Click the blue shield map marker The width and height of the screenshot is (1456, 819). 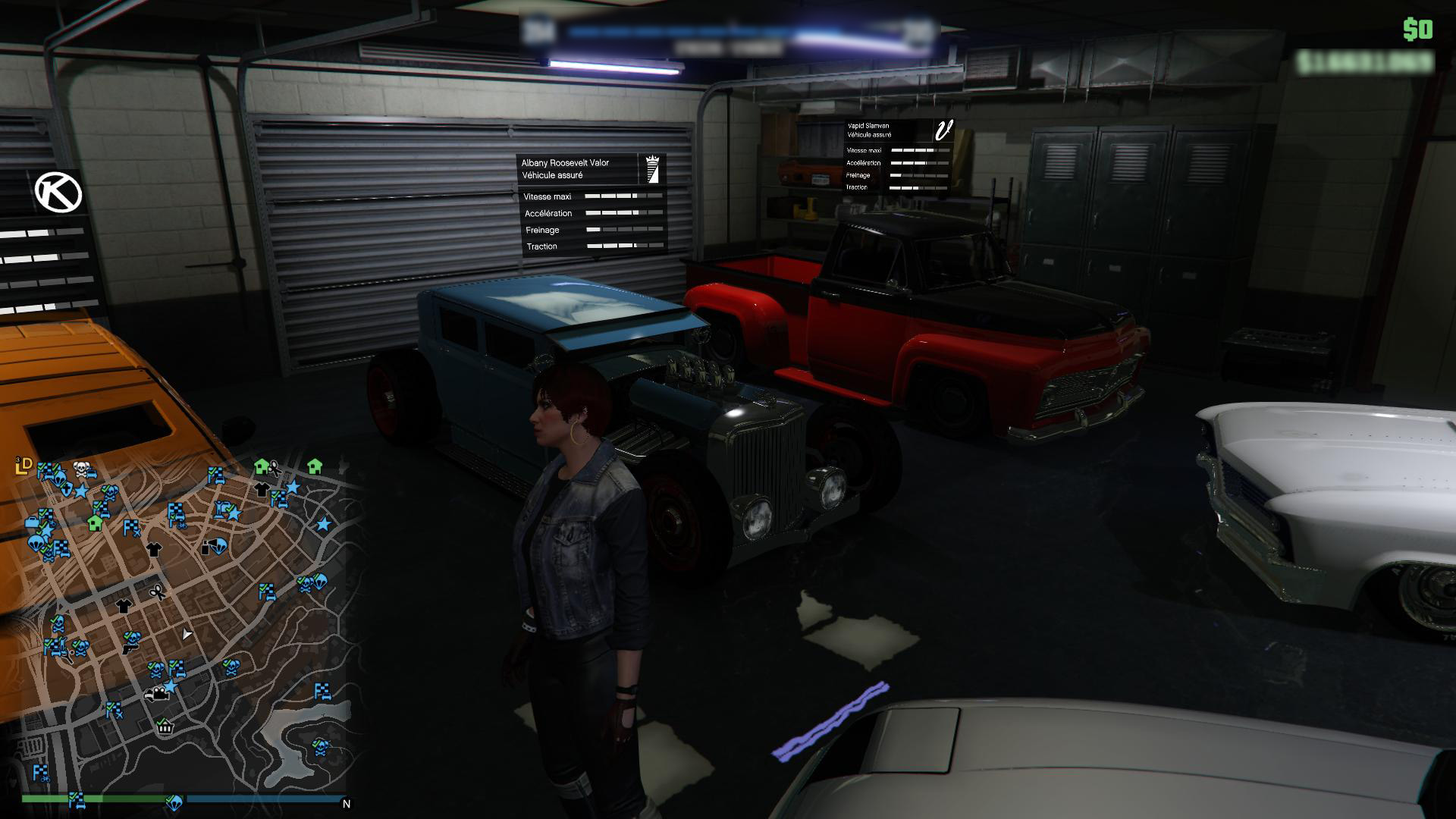(x=67, y=488)
